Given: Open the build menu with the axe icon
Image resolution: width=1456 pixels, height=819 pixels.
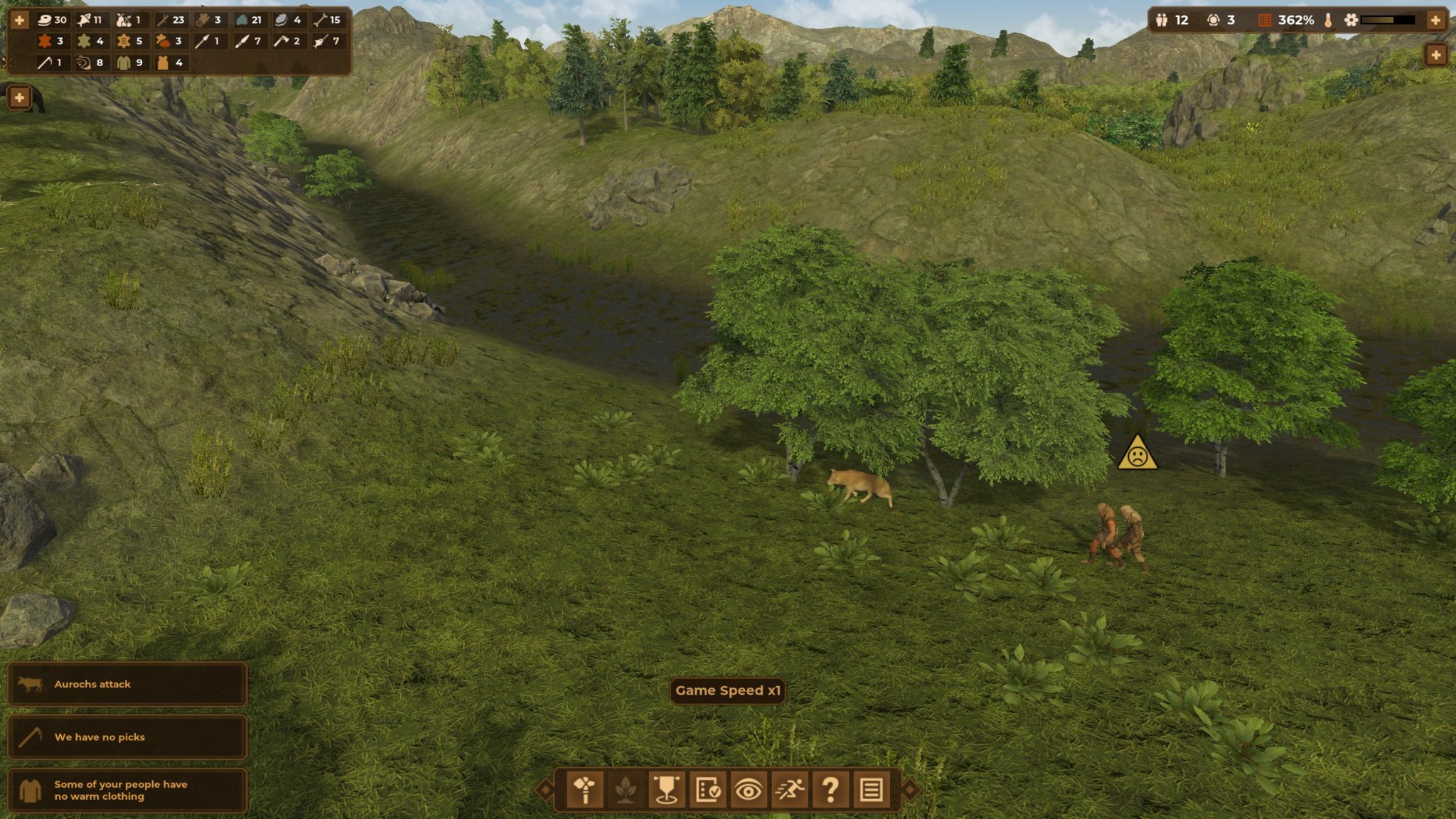Looking at the screenshot, I should coord(585,789).
